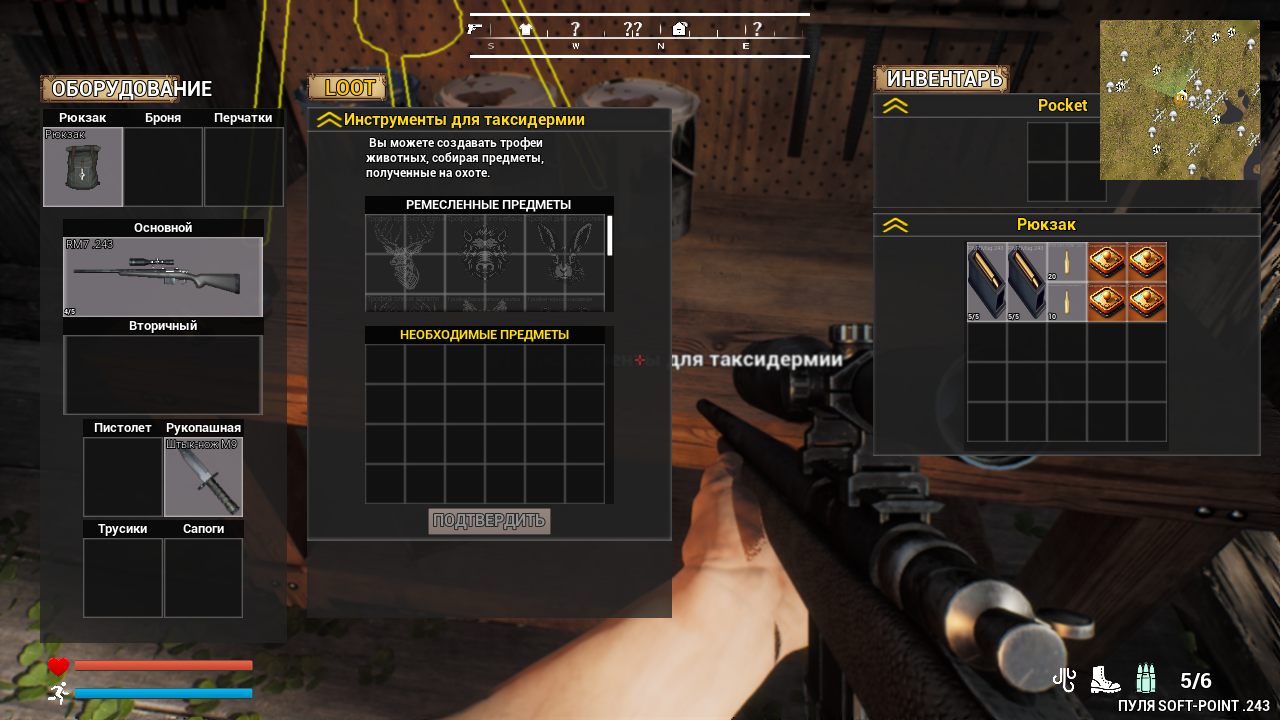
Task: Select the Штык-нож M9 melee weapon
Action: pyautogui.click(x=203, y=477)
